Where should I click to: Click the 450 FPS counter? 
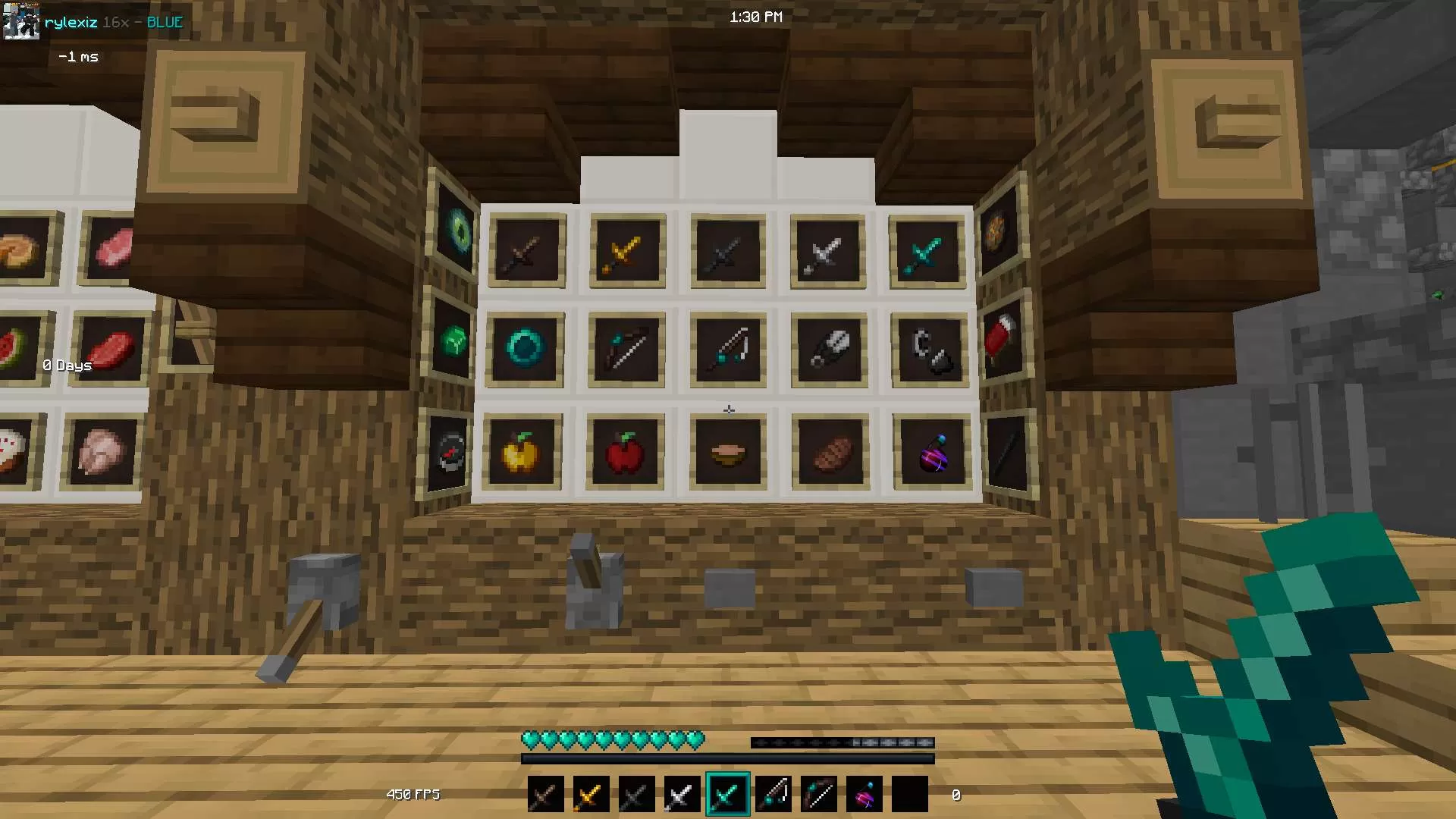(413, 794)
